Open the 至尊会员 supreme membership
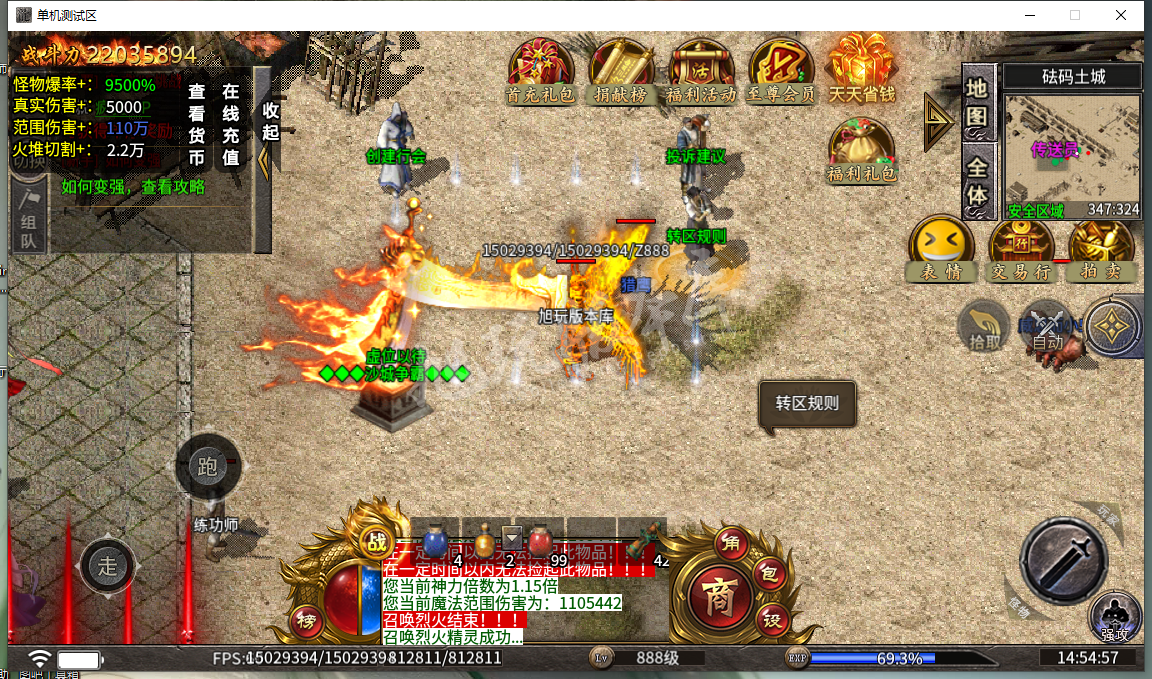Image resolution: width=1152 pixels, height=679 pixels. point(781,70)
